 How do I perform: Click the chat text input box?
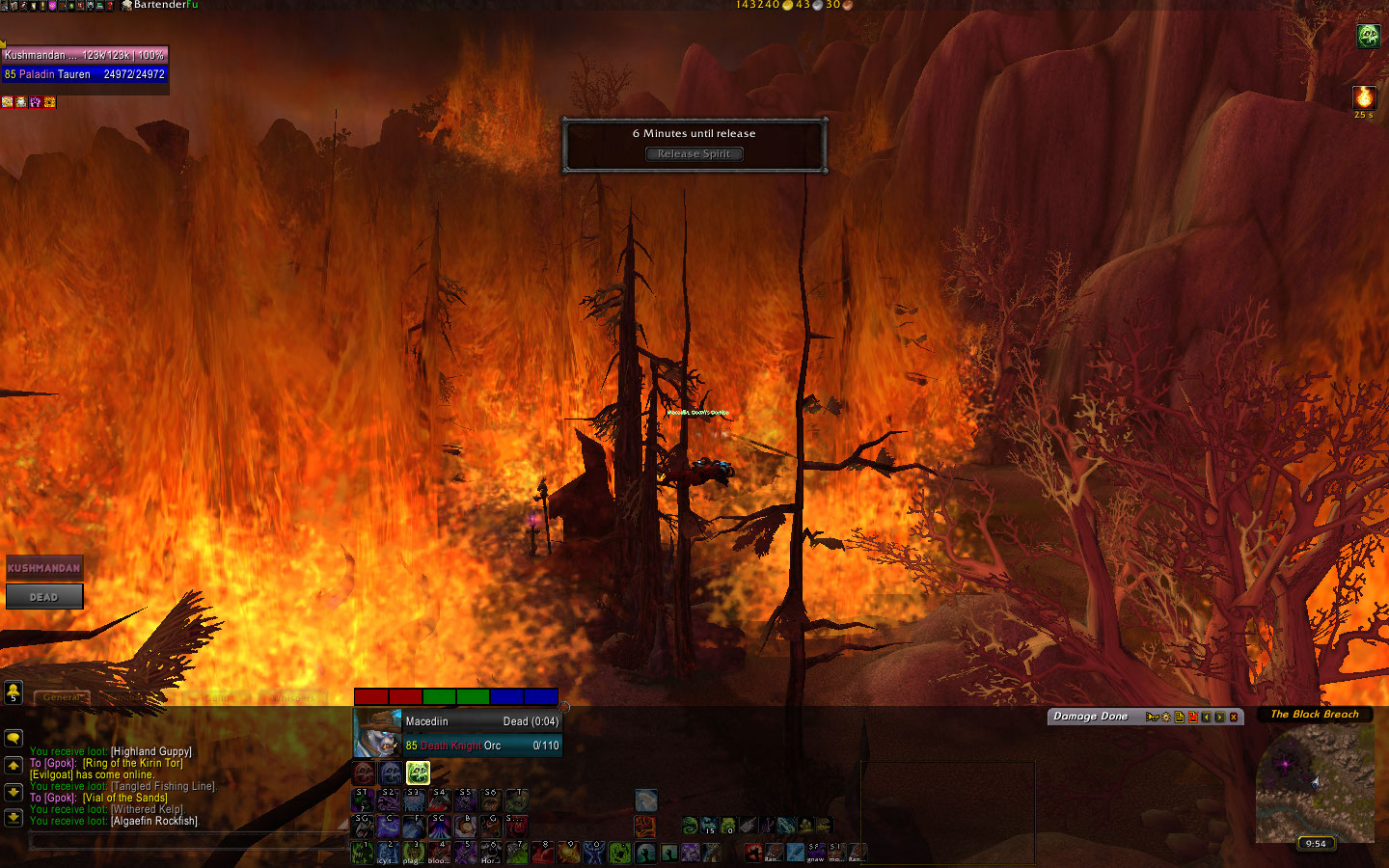click(183, 842)
